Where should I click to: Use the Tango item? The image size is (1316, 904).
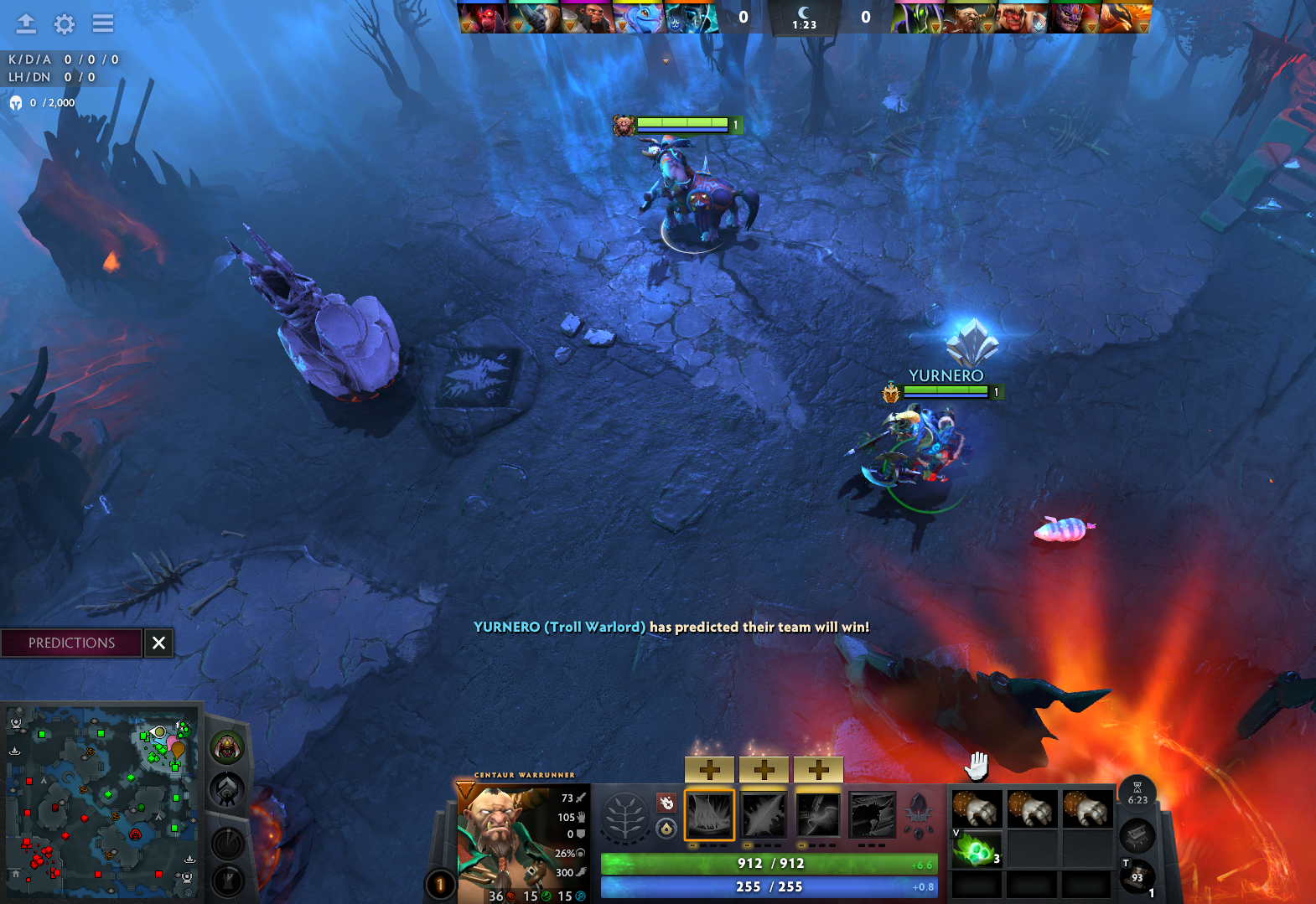click(x=977, y=850)
